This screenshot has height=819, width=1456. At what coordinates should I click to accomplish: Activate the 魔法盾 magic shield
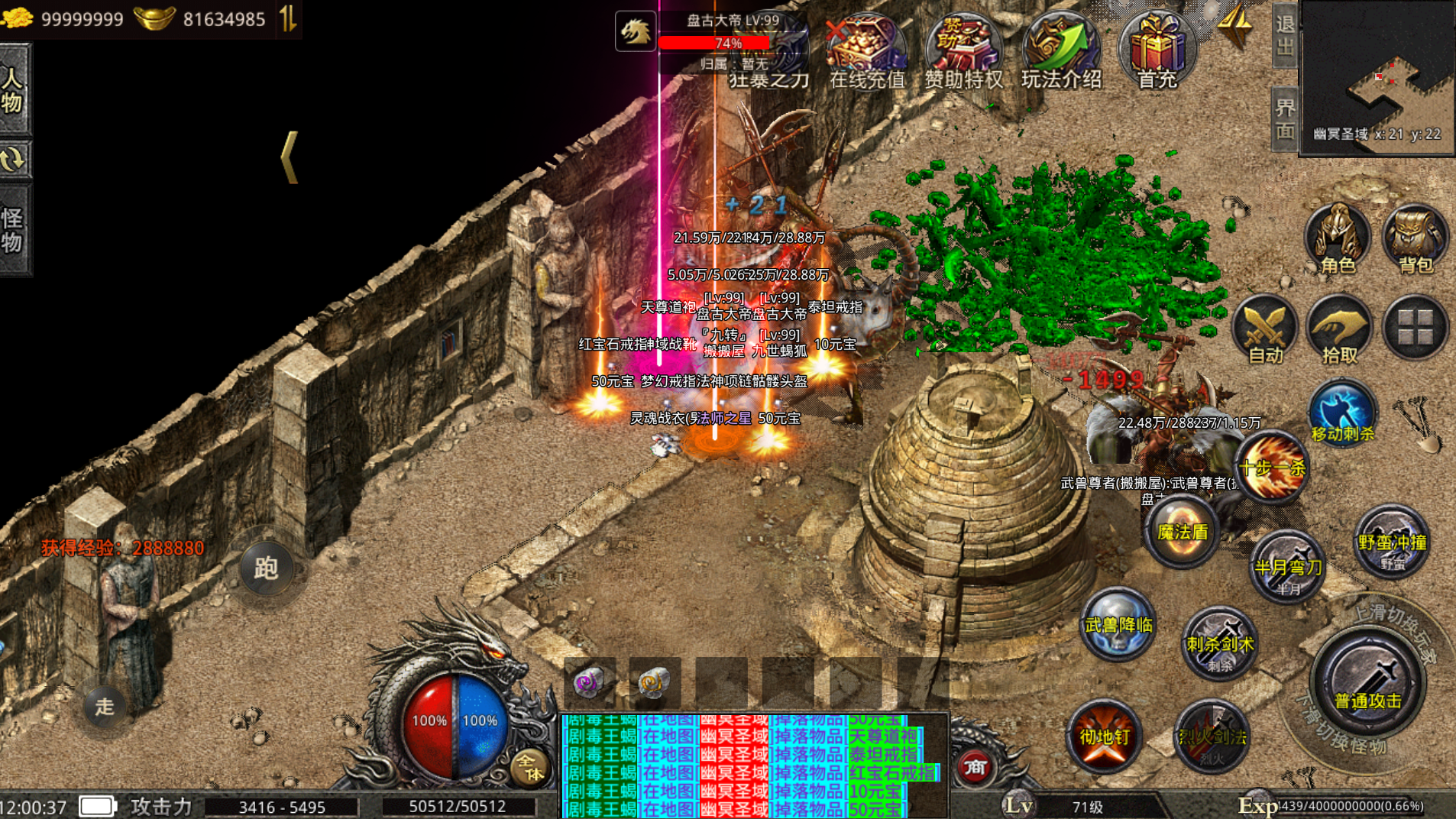point(1182,532)
